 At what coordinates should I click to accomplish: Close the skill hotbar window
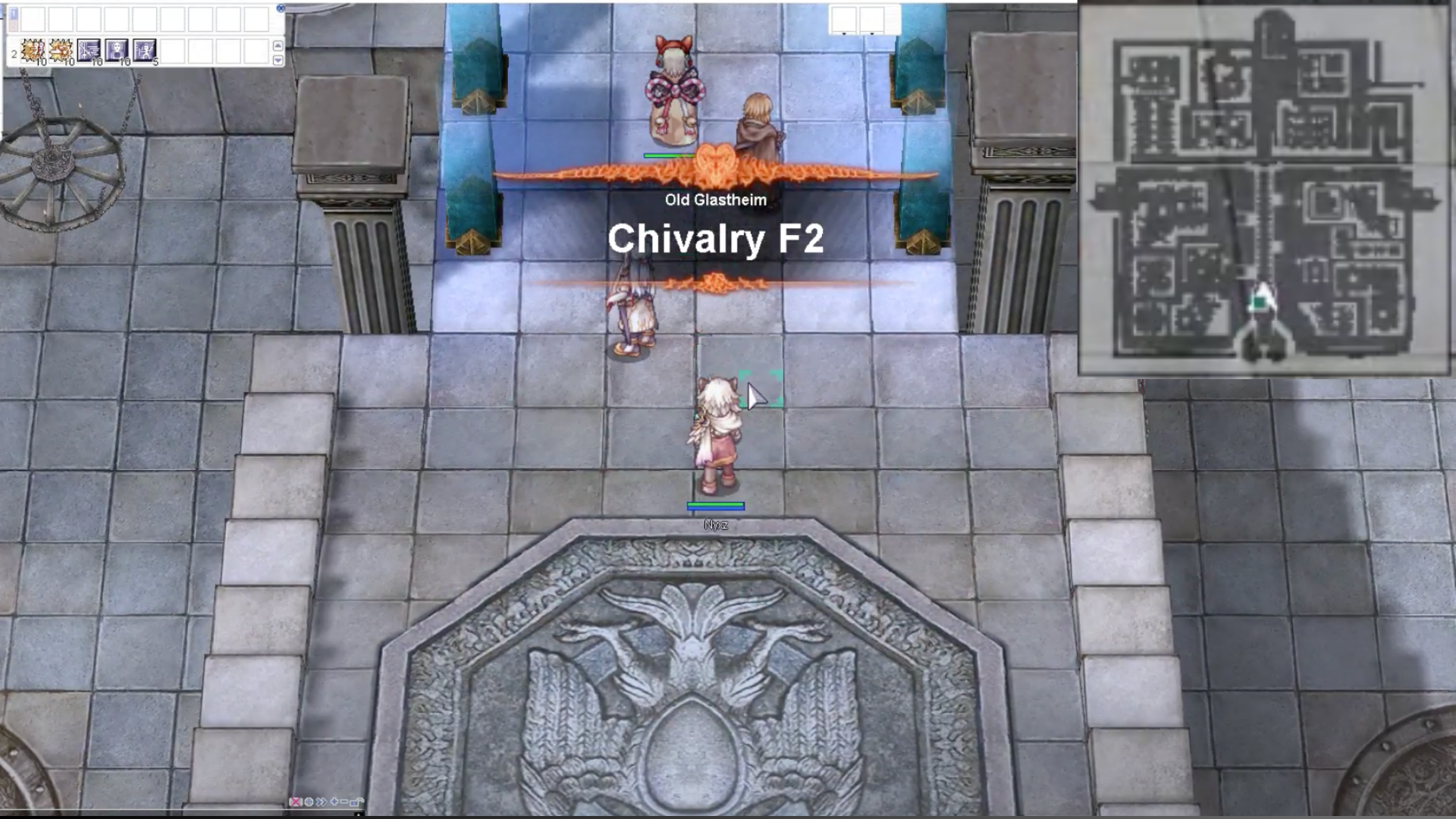(x=281, y=8)
